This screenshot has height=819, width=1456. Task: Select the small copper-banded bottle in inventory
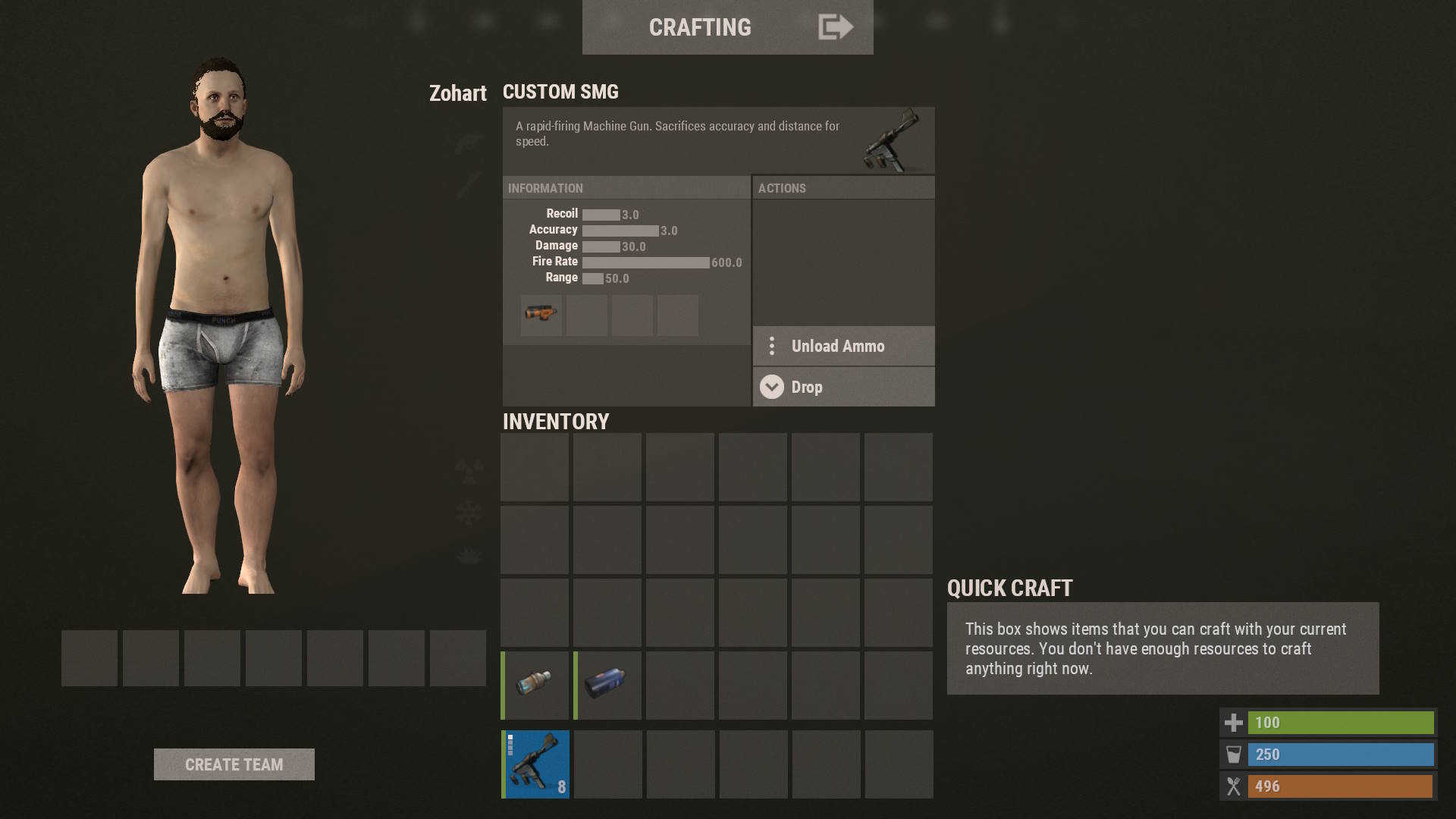(x=535, y=685)
